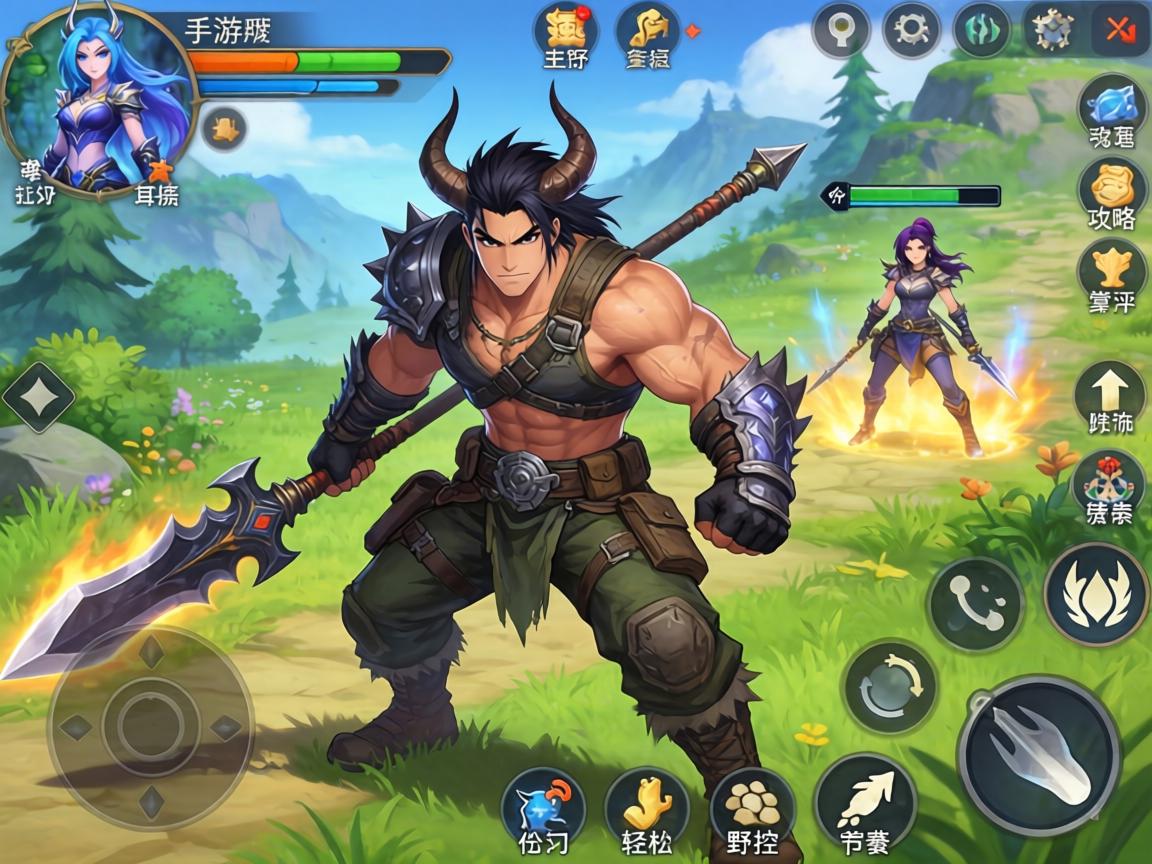This screenshot has width=1152, height=864.
Task: Activate the winged skill
Action: pos(1096,595)
